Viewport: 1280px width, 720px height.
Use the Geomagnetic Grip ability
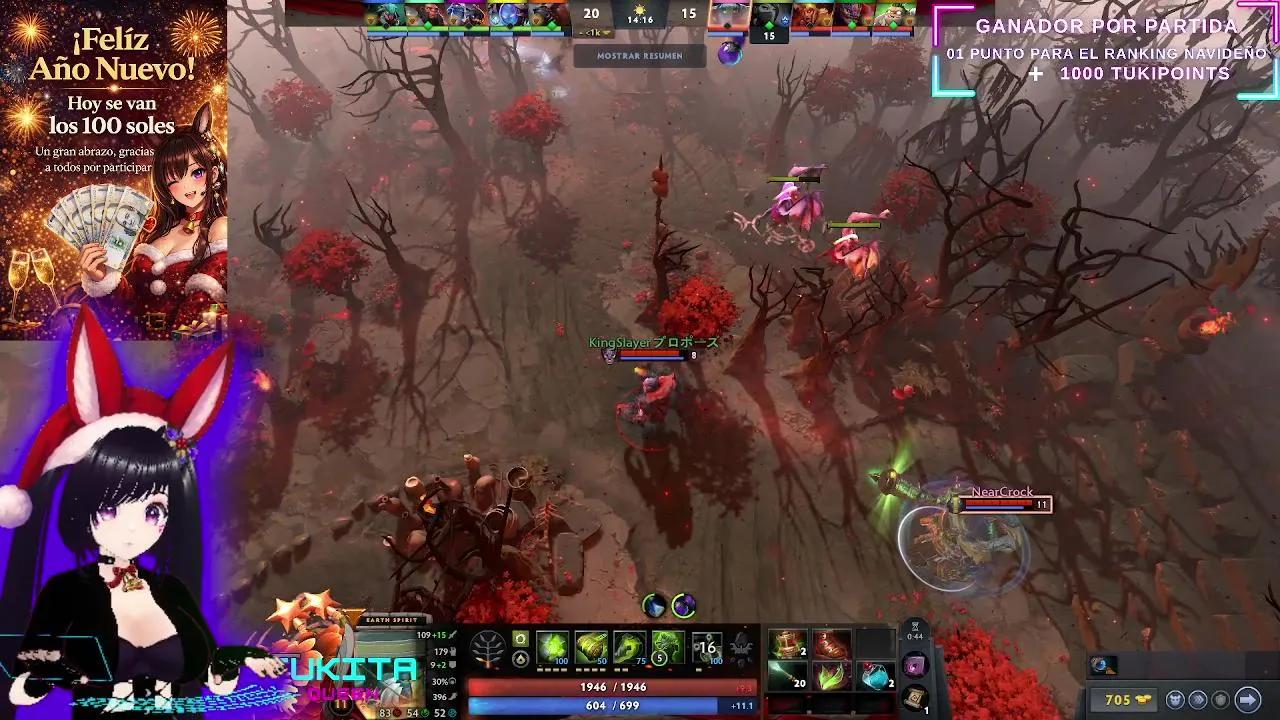click(630, 647)
